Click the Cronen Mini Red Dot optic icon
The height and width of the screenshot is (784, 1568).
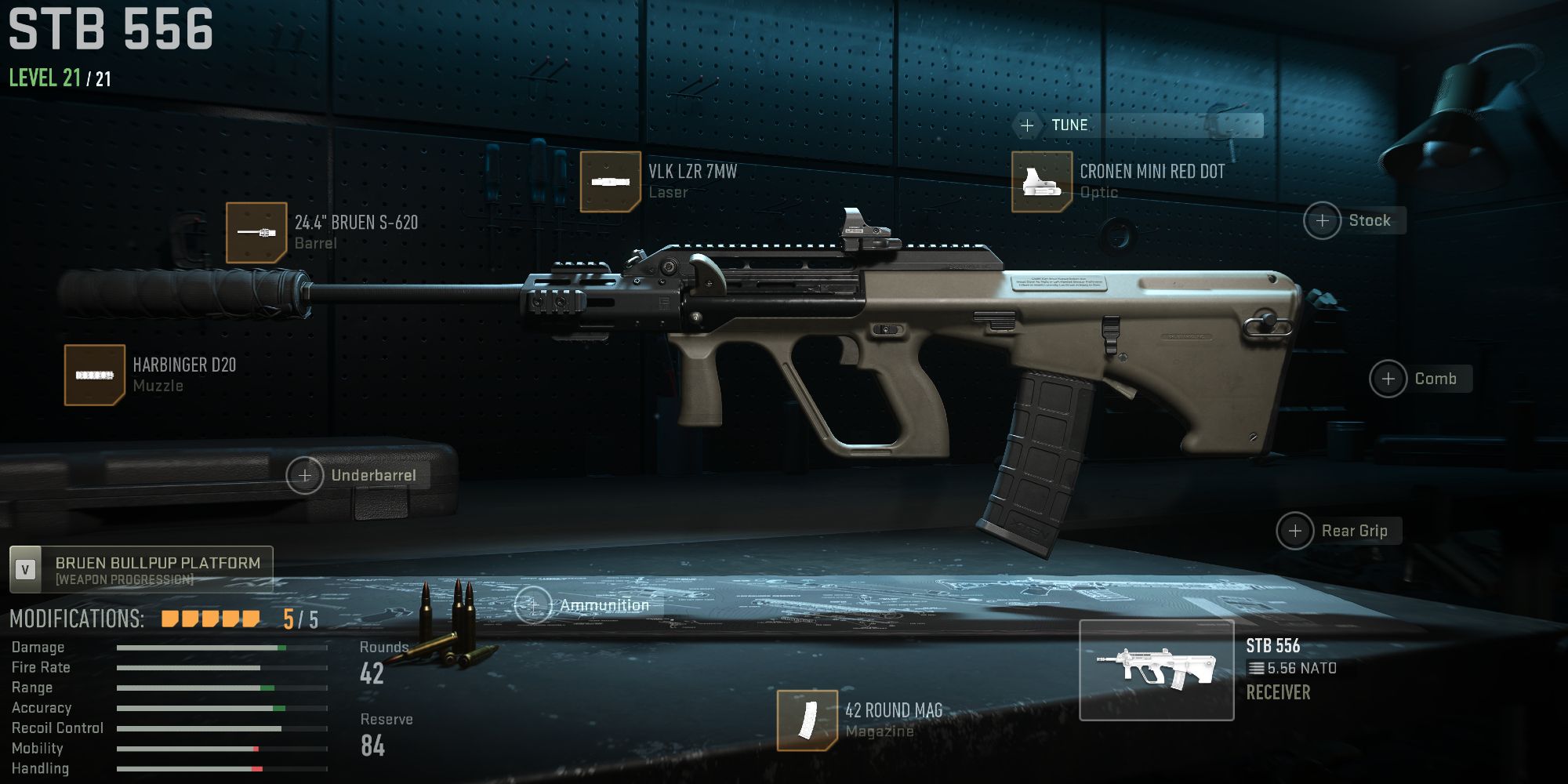click(1043, 181)
